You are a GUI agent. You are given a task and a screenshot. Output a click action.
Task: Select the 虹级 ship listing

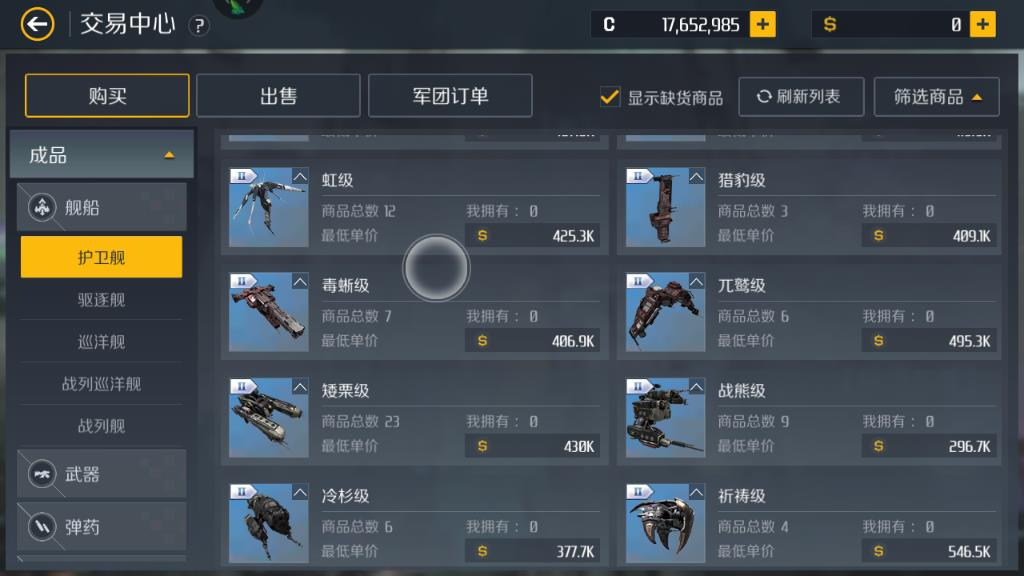tap(414, 207)
